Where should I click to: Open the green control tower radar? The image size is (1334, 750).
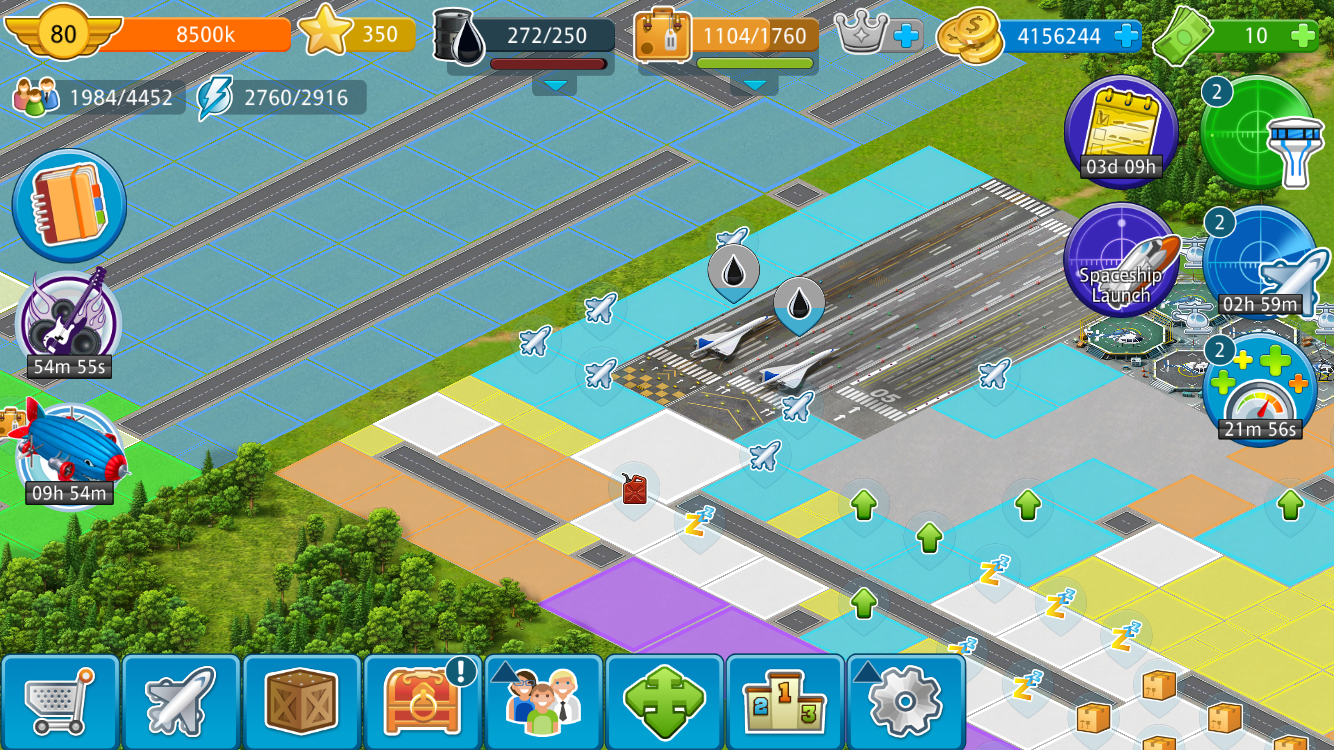tap(1259, 132)
